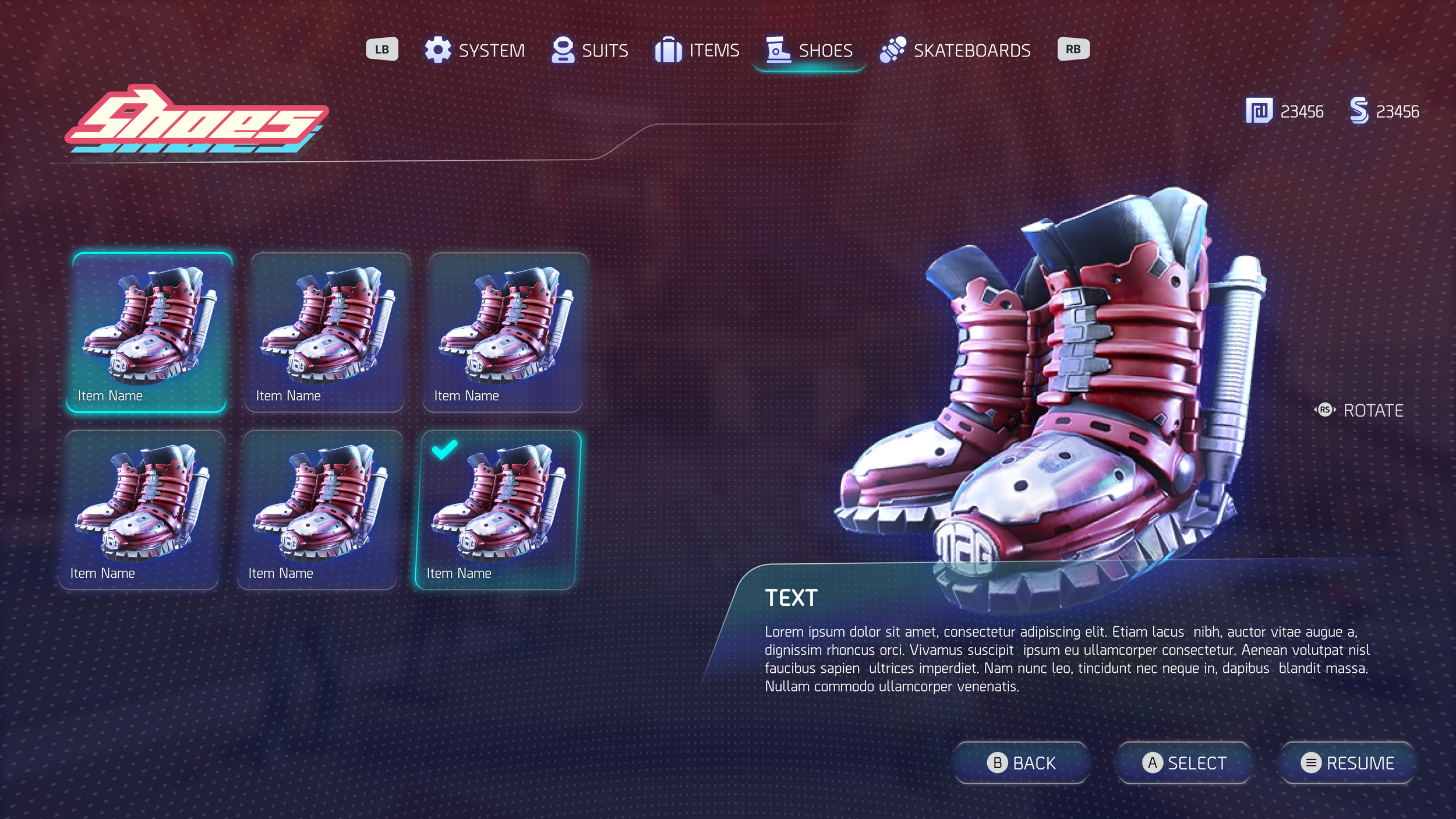Select the equipped shoe tile with checkmark
Image resolution: width=1456 pixels, height=819 pixels.
click(x=498, y=510)
